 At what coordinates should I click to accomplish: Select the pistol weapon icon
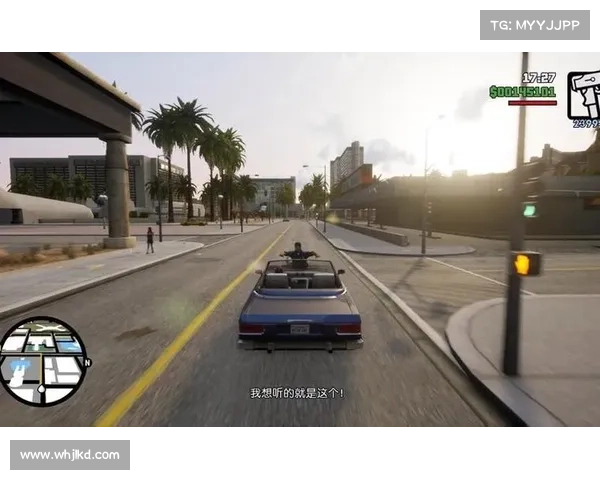point(584,95)
